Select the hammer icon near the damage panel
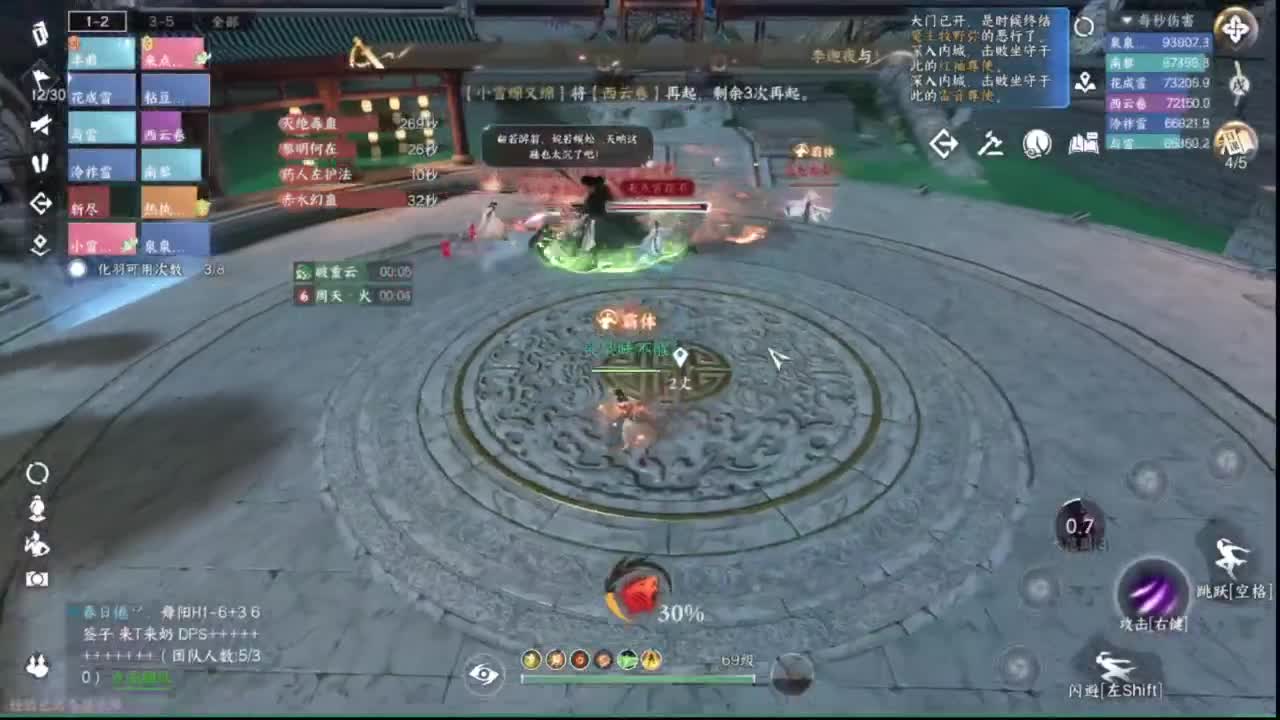The height and width of the screenshot is (720, 1280). tap(994, 144)
